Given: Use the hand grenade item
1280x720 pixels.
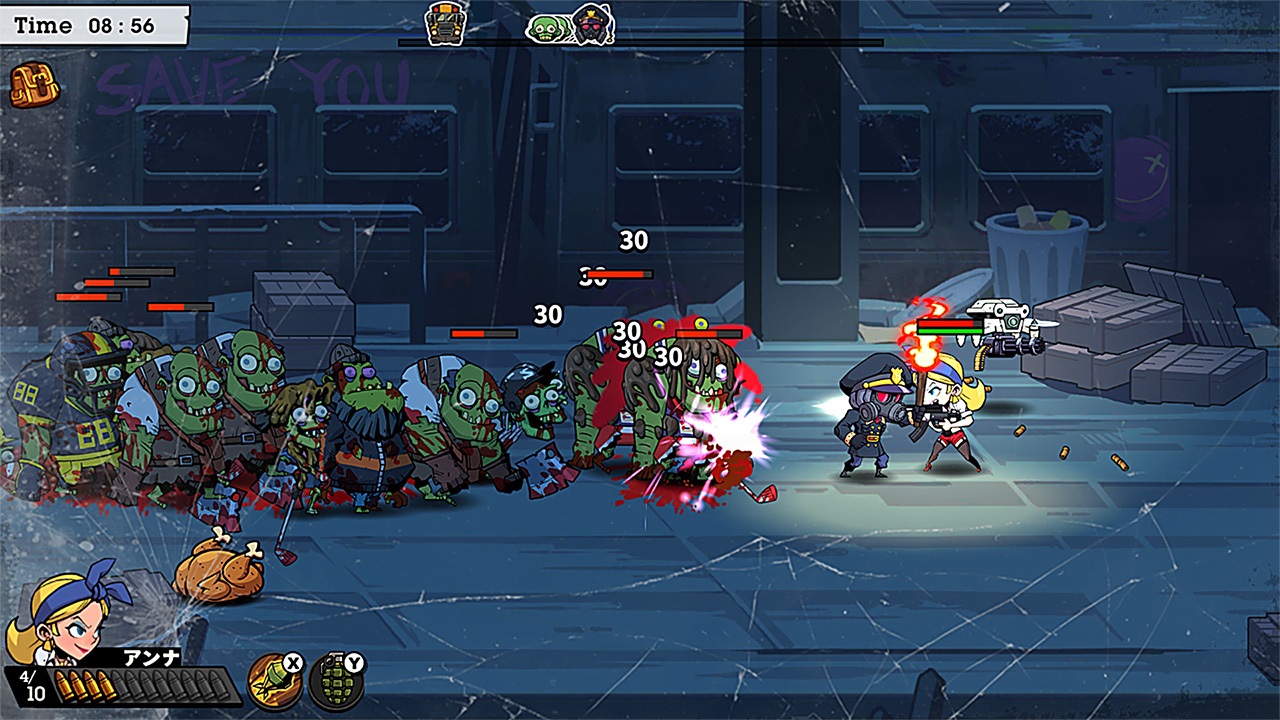Looking at the screenshot, I should [x=335, y=681].
